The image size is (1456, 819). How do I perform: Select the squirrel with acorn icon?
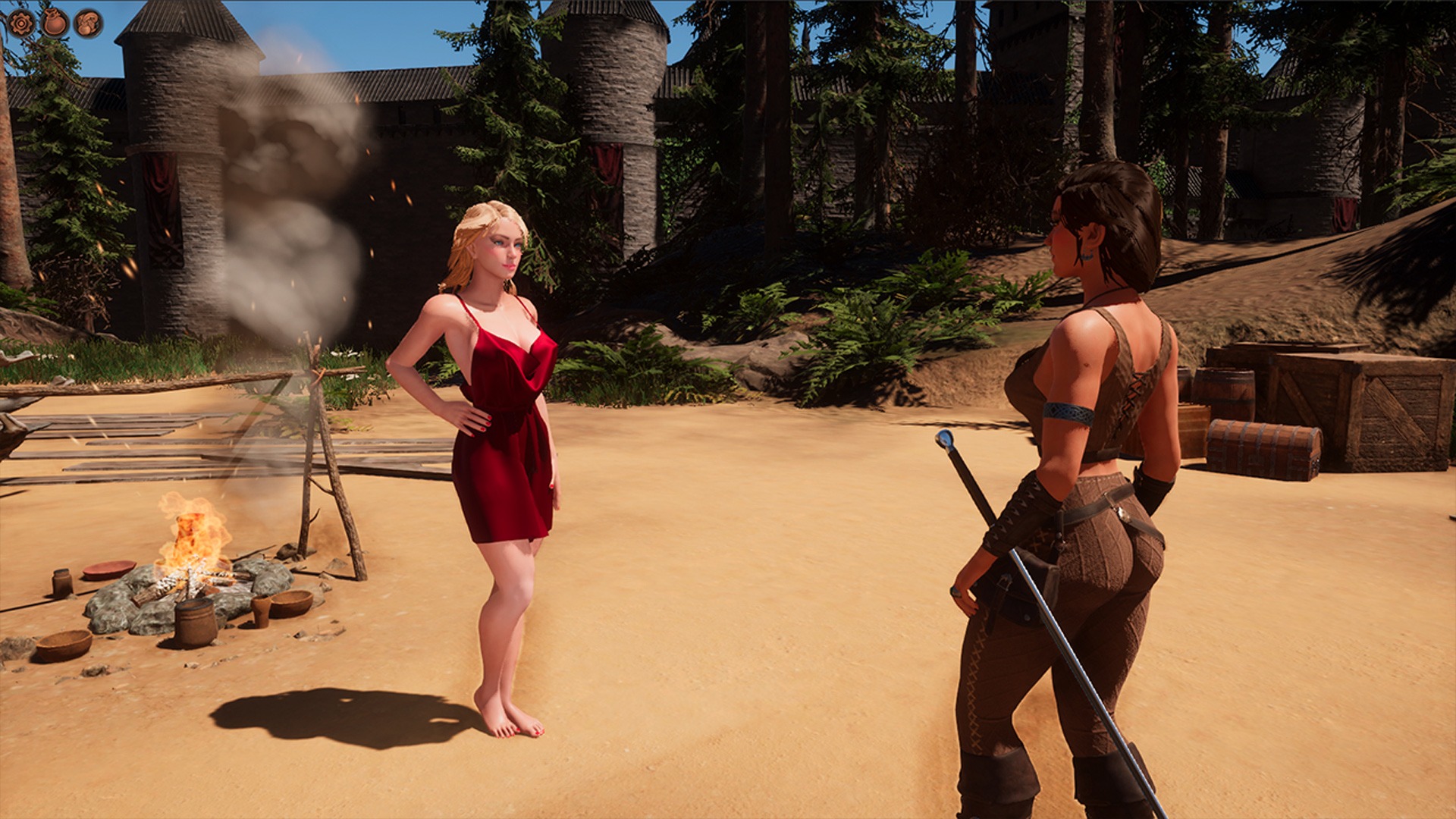coord(89,23)
